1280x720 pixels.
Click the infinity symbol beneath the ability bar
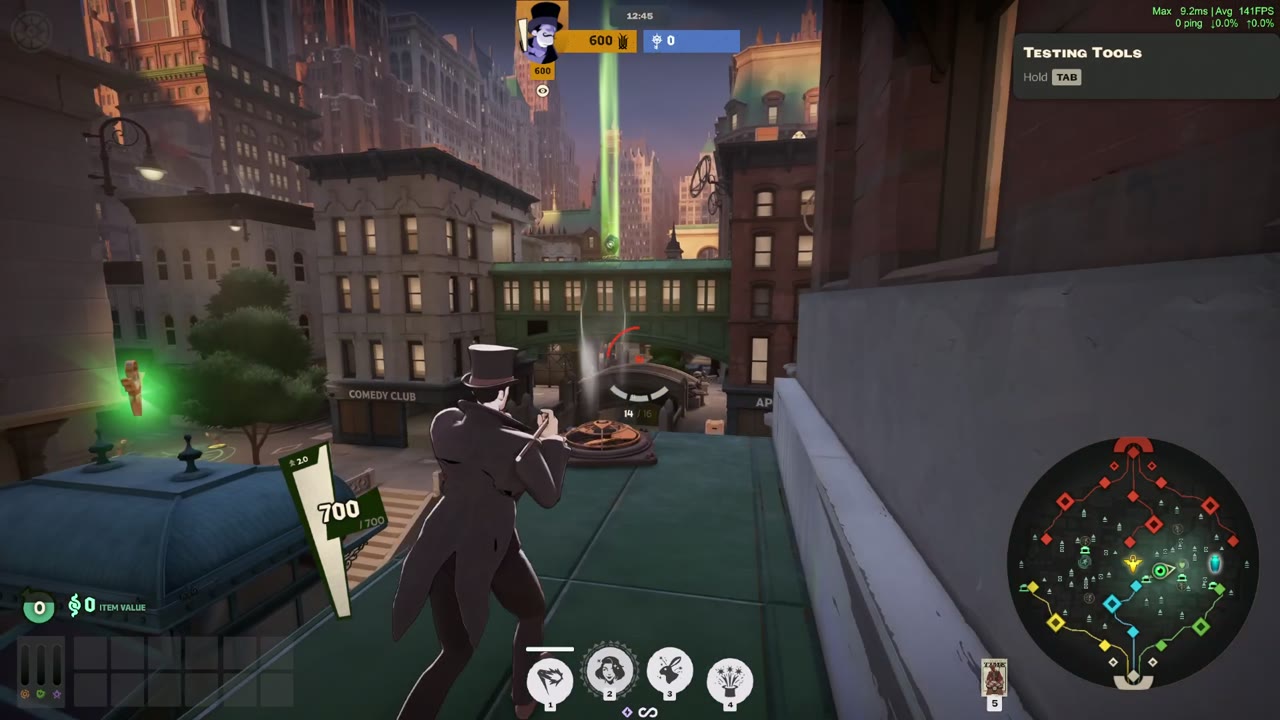click(x=648, y=712)
